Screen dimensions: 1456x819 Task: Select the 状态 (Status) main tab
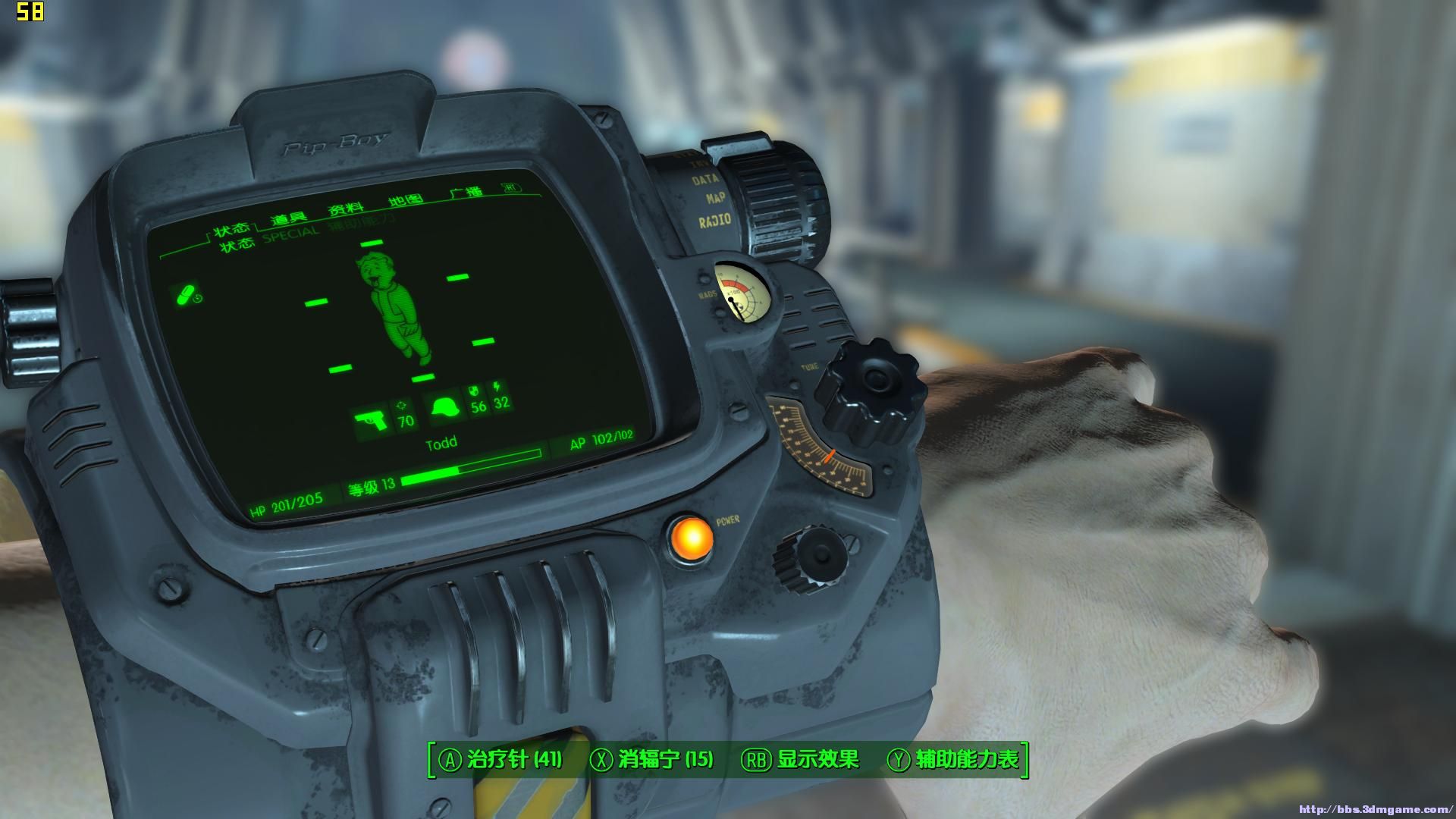pyautogui.click(x=230, y=230)
